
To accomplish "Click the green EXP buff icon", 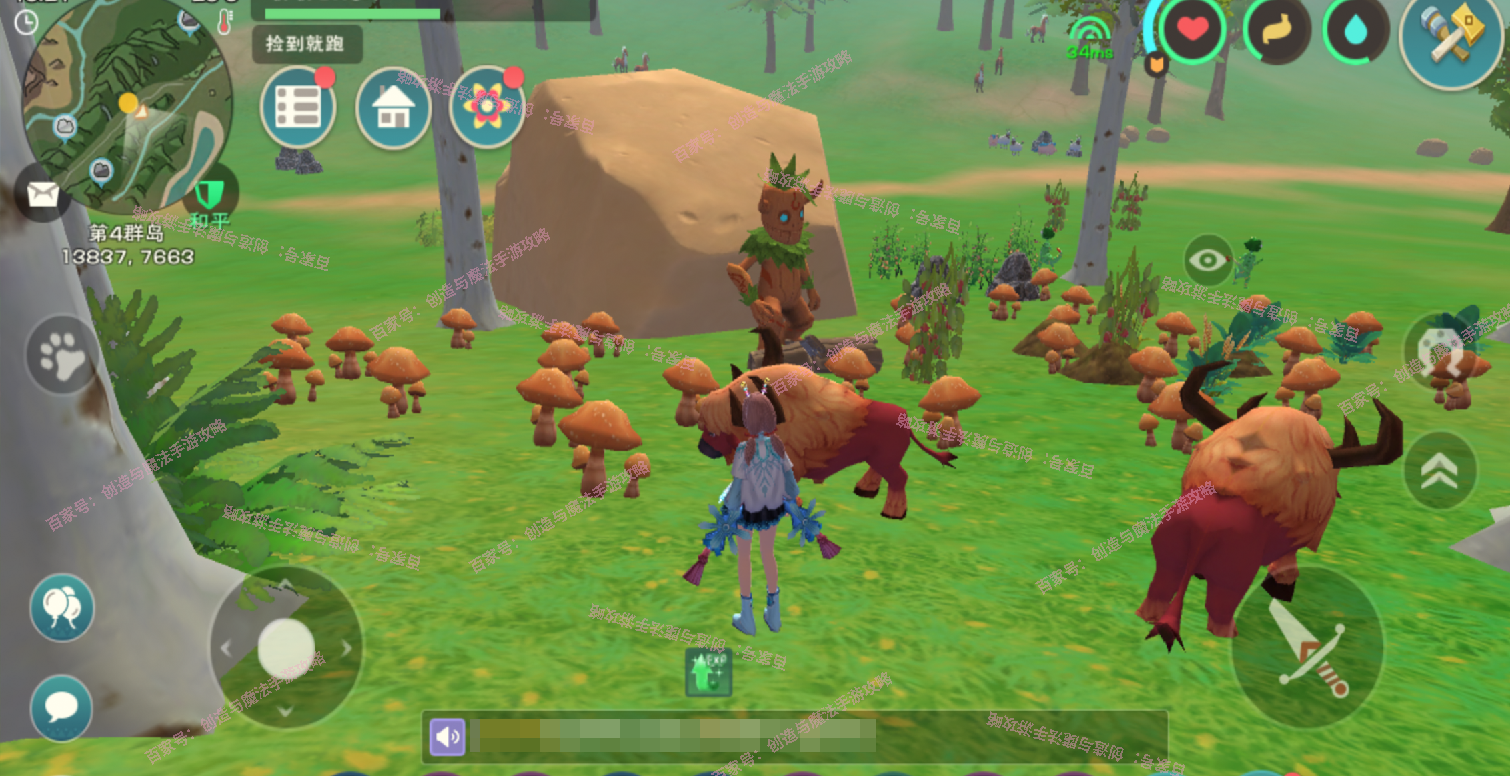I will (x=708, y=671).
